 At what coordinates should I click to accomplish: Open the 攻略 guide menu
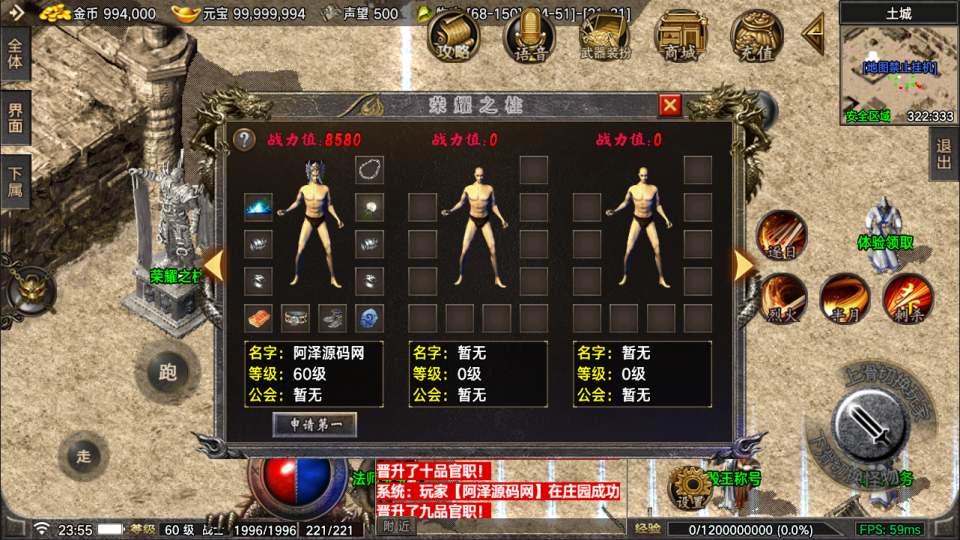click(x=453, y=38)
